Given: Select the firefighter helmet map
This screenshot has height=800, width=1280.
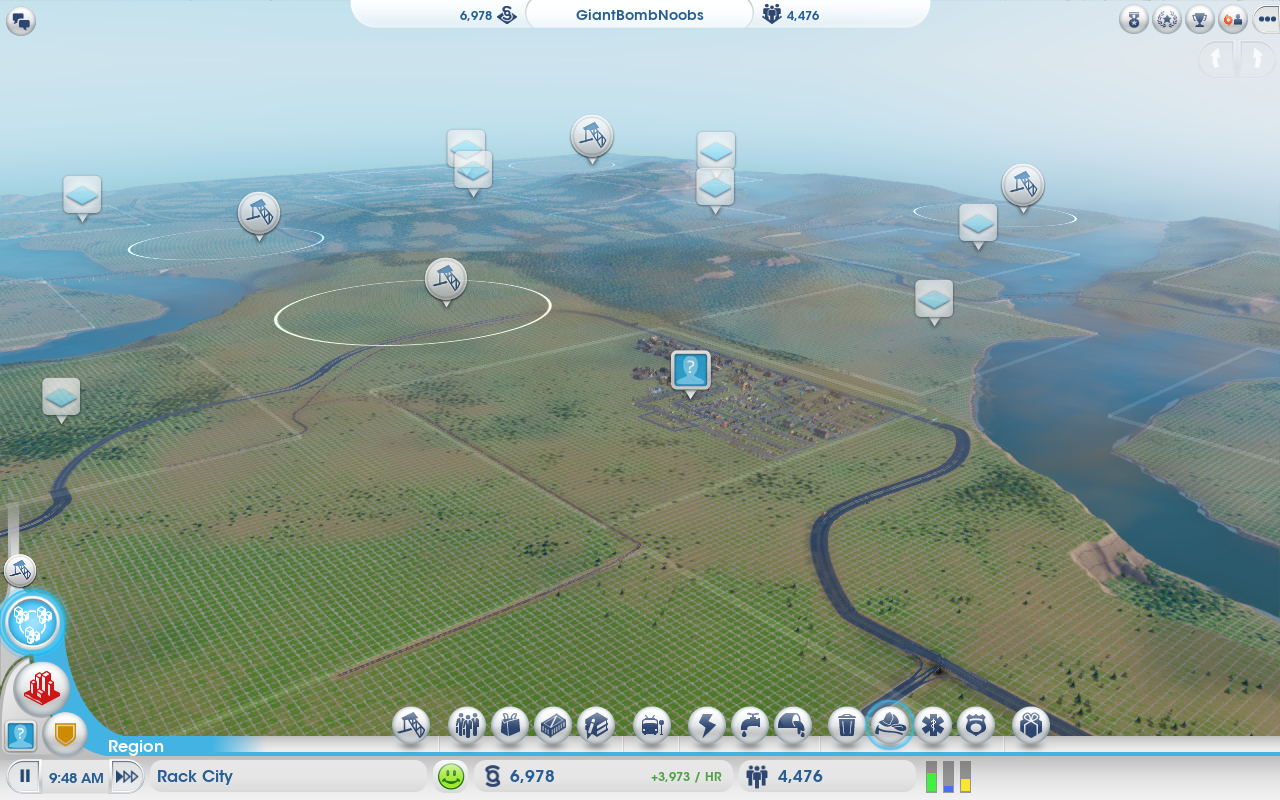Looking at the screenshot, I should (x=890, y=725).
